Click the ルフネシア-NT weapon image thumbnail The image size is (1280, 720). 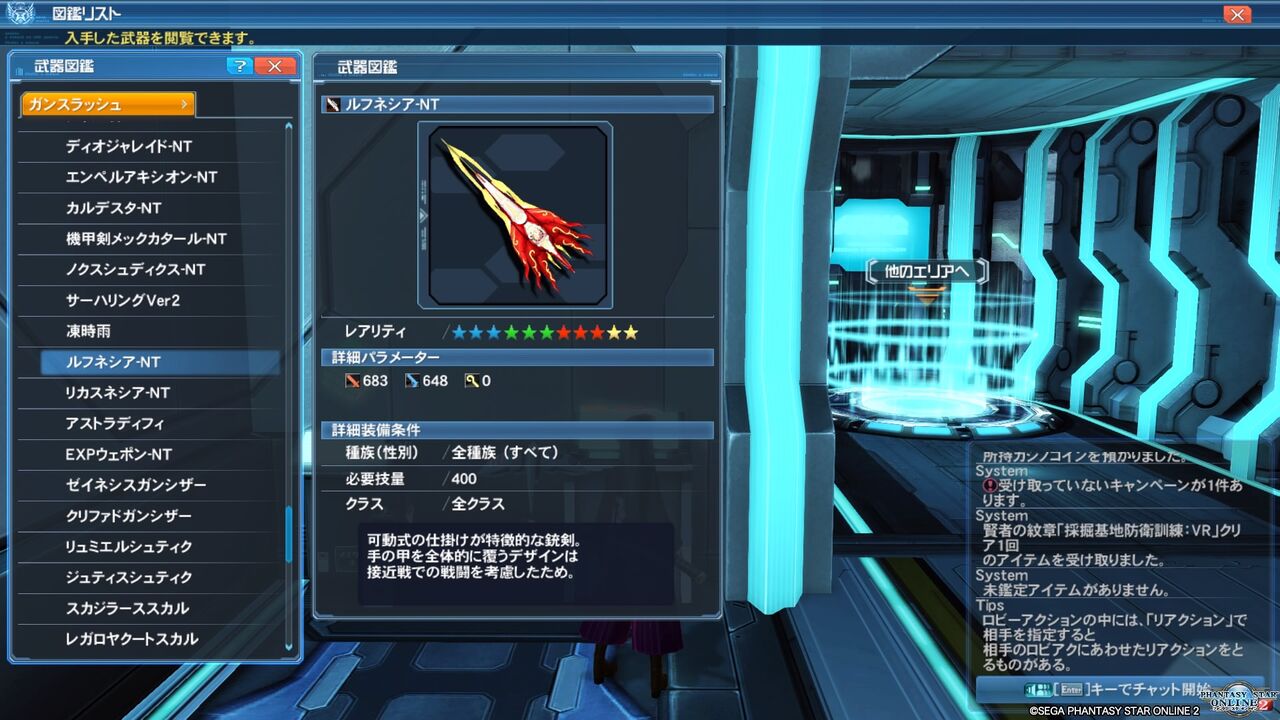click(x=516, y=213)
